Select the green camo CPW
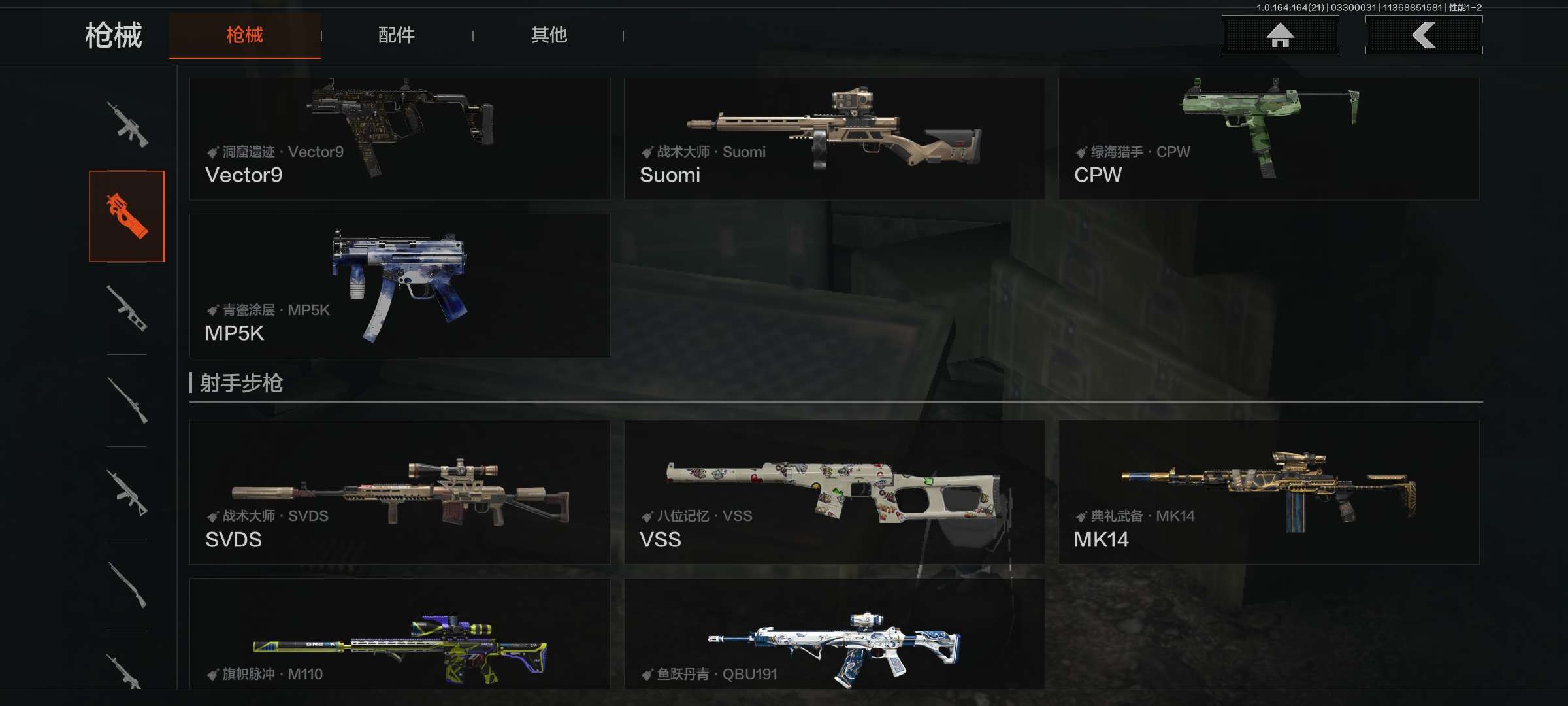 pos(1268,139)
